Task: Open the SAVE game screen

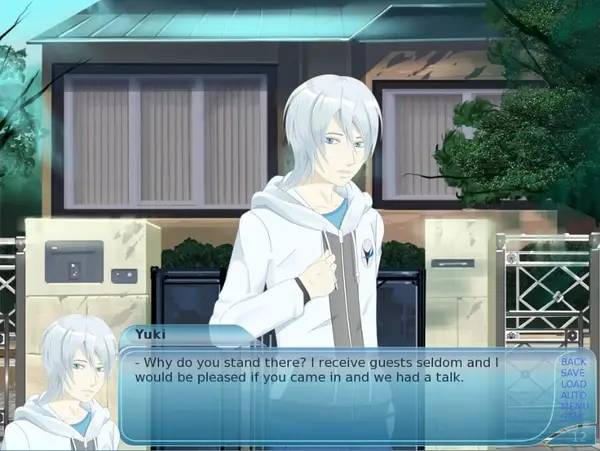Action: (573, 372)
